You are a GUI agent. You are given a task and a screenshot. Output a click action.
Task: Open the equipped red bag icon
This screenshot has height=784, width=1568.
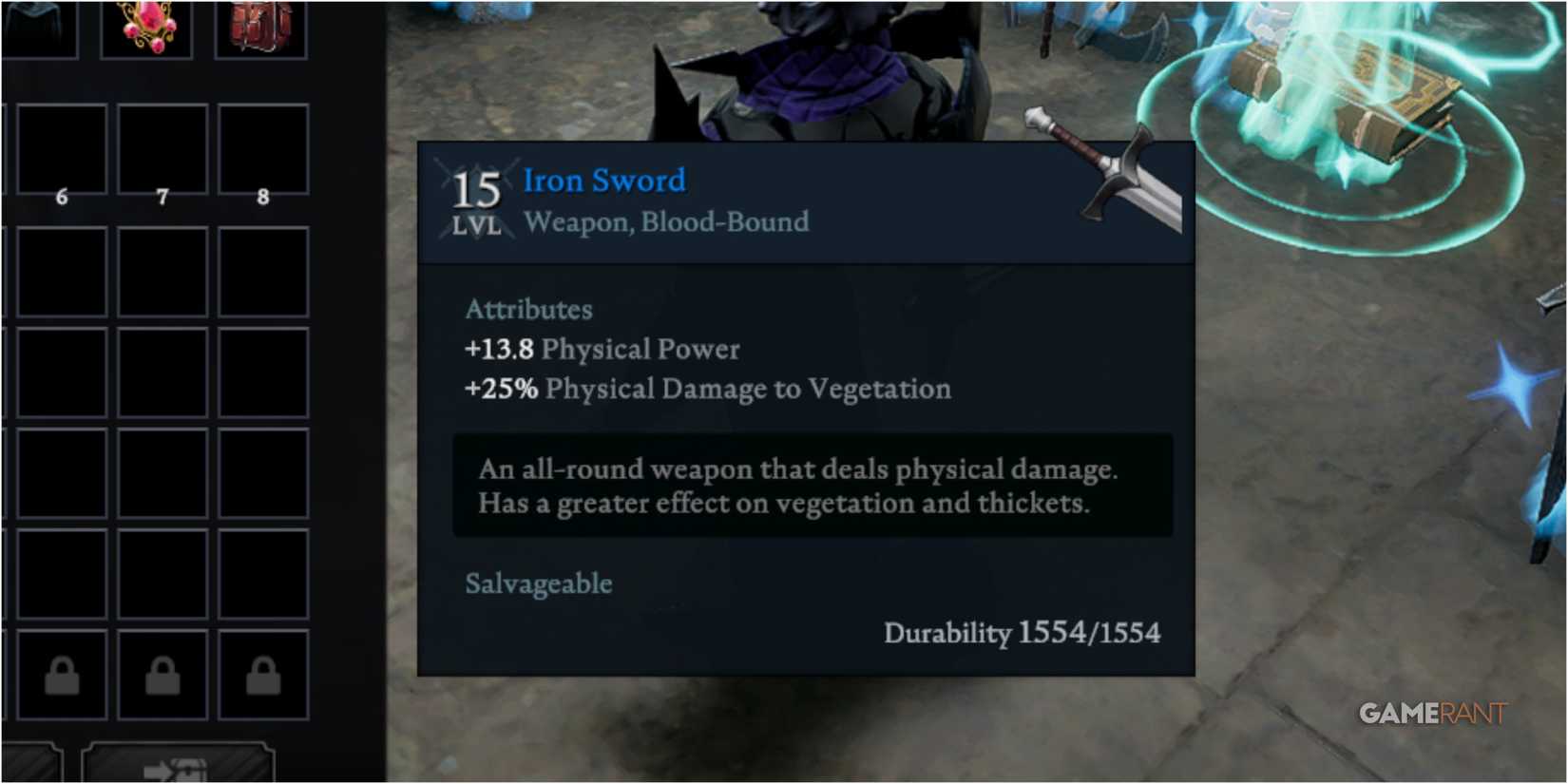263,24
